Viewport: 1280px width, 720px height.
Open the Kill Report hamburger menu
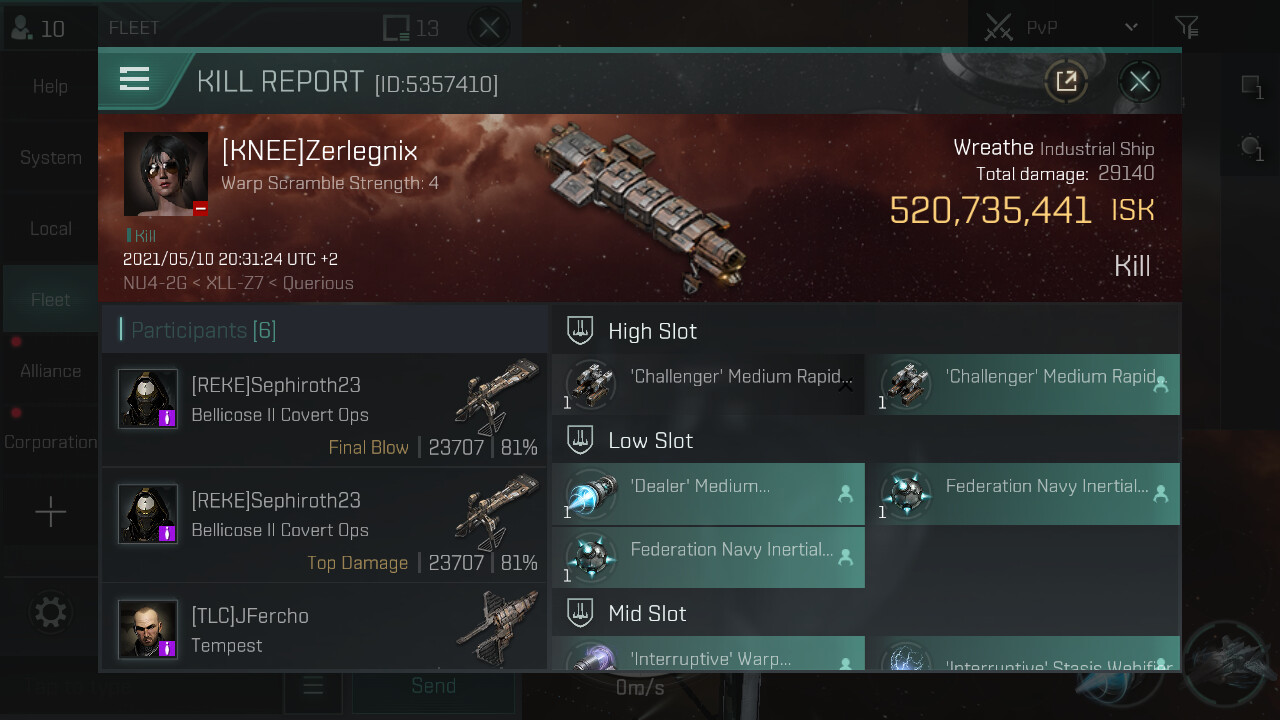click(x=134, y=79)
